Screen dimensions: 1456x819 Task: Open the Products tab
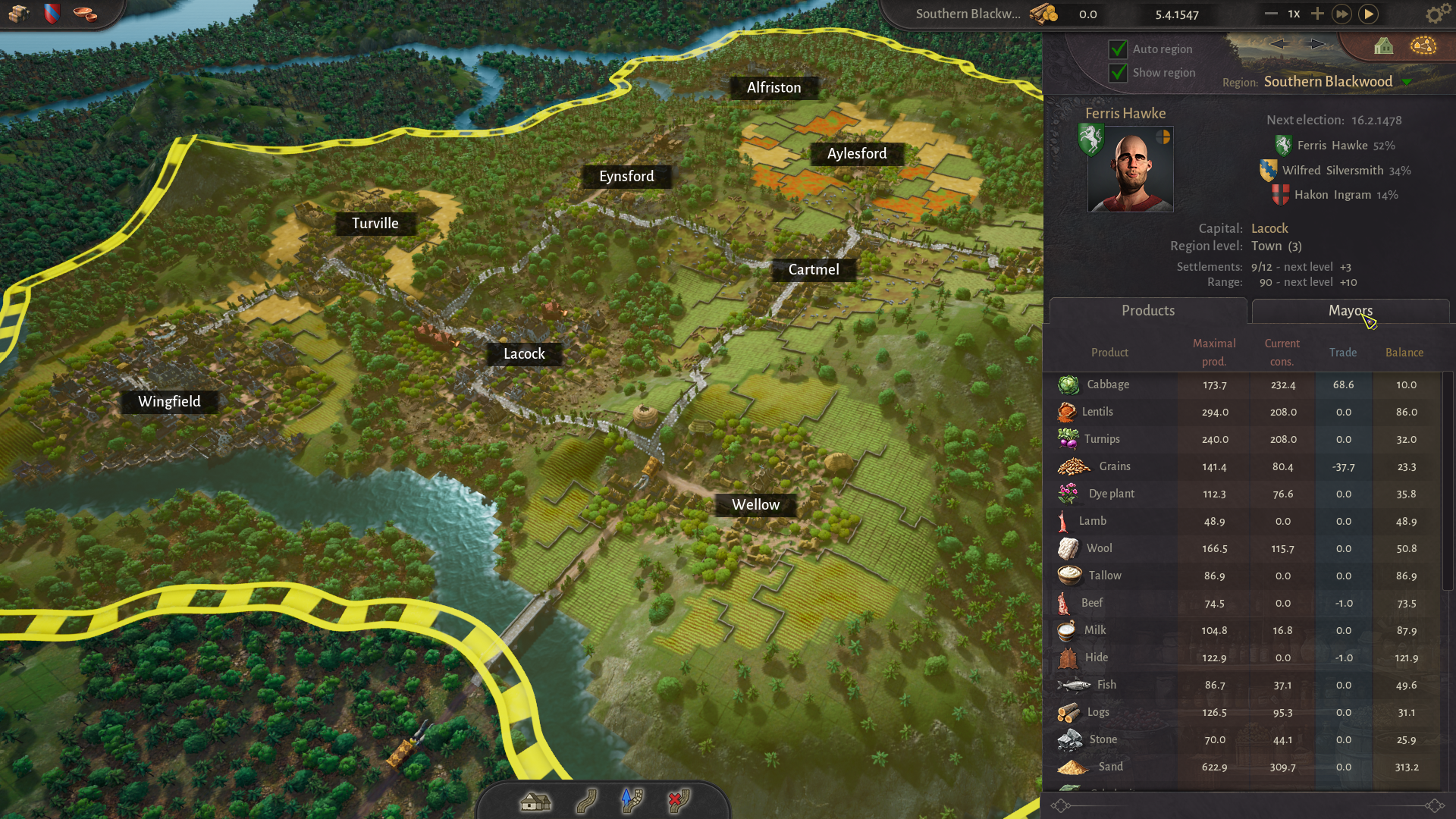point(1147,311)
